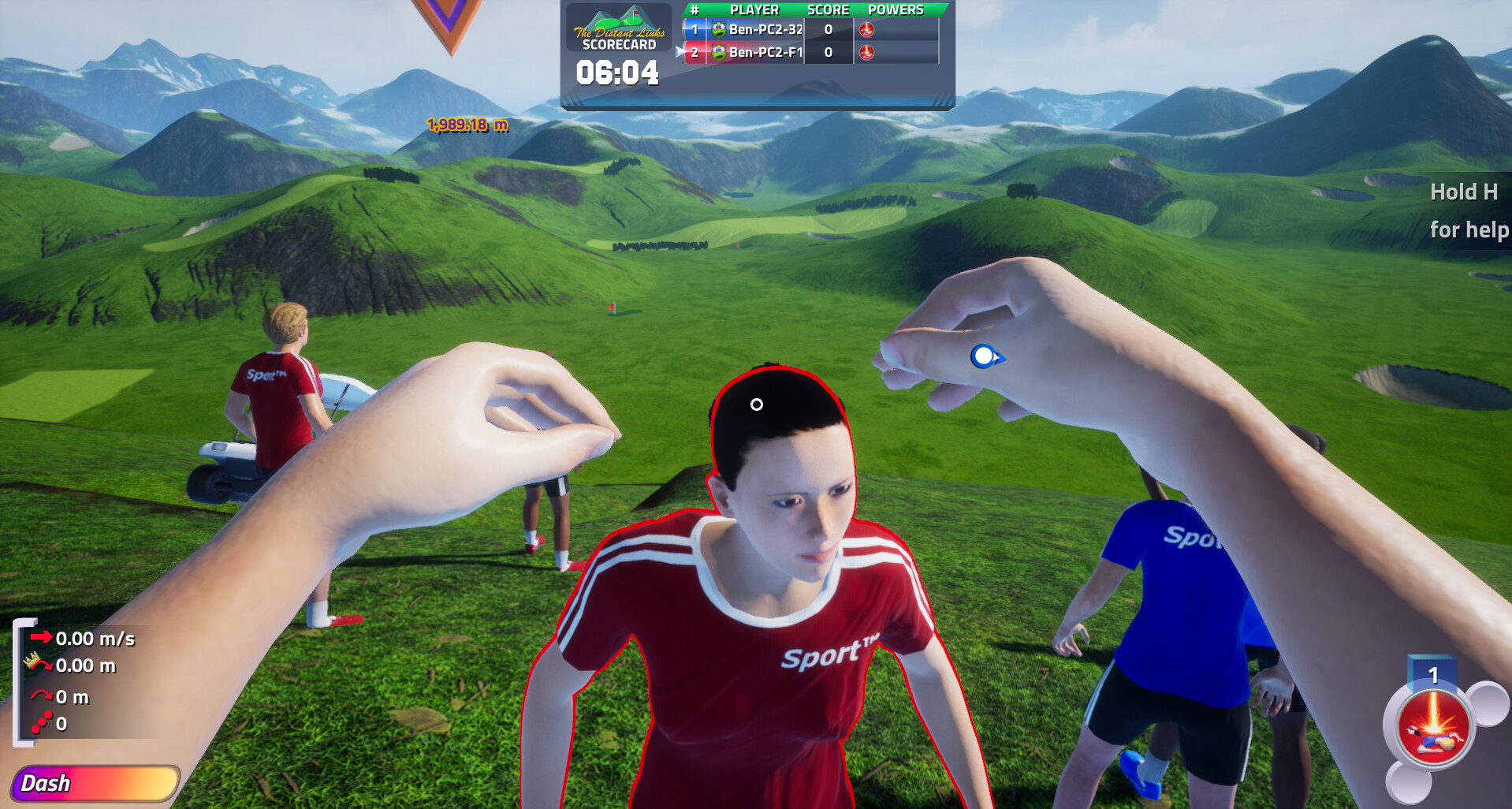The height and width of the screenshot is (809, 1512).
Task: Click the Dash label
Action: 47,783
